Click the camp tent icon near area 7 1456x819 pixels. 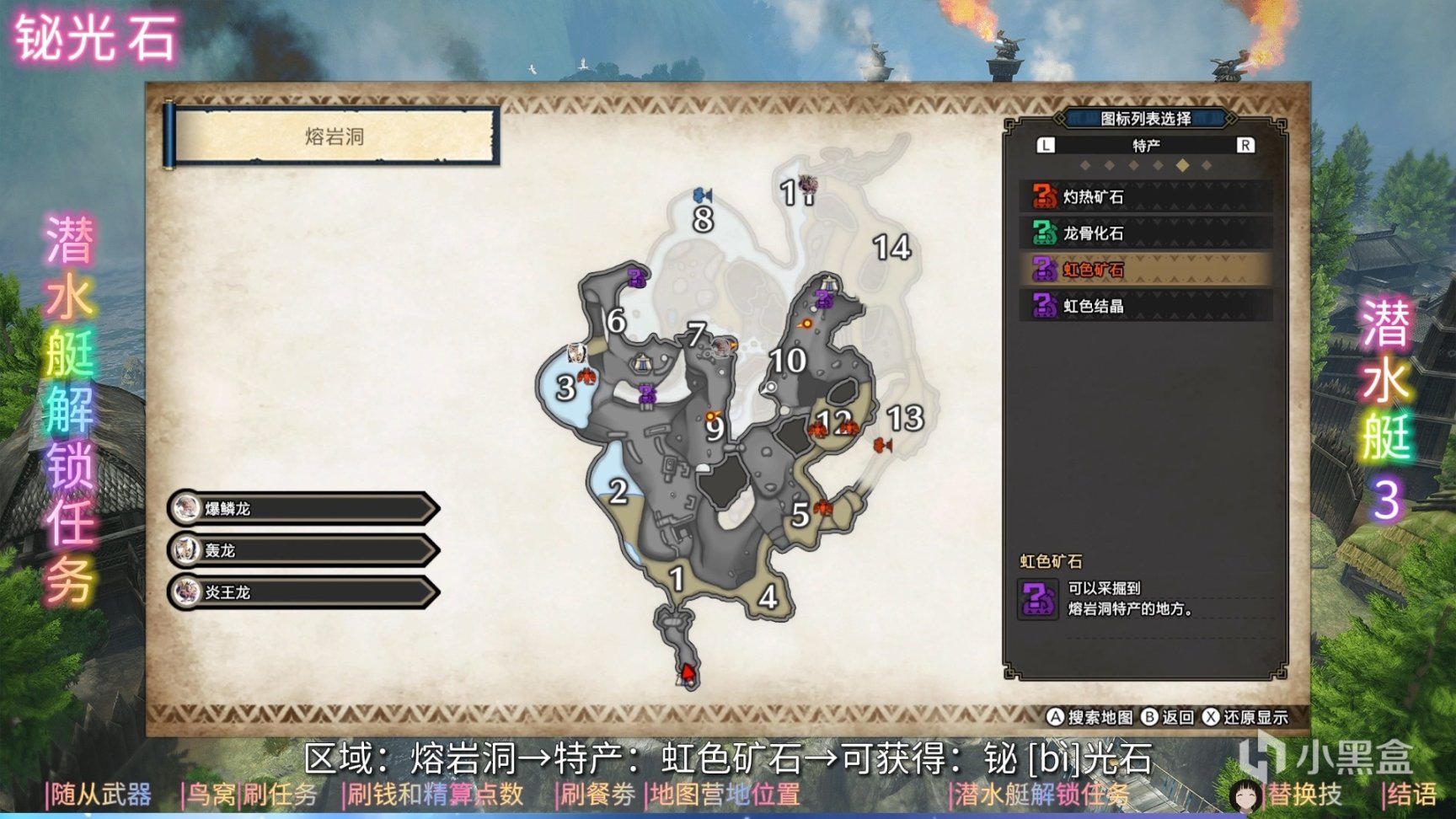[644, 363]
